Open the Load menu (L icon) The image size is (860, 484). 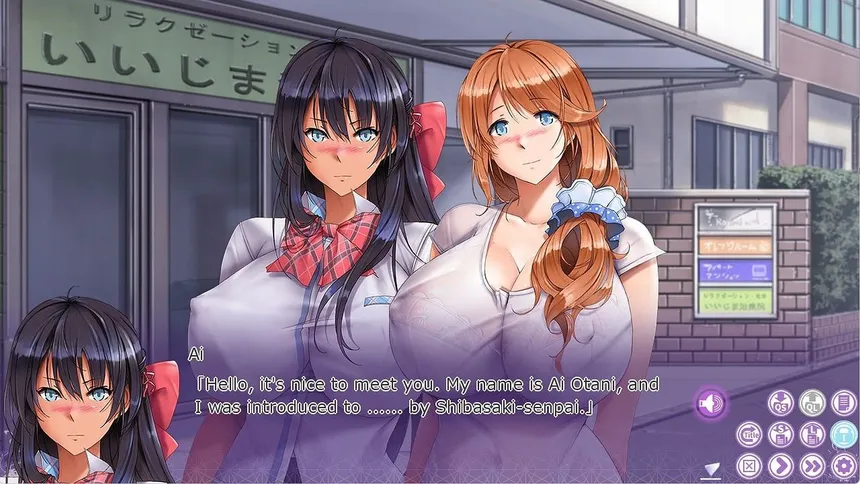tap(813, 434)
